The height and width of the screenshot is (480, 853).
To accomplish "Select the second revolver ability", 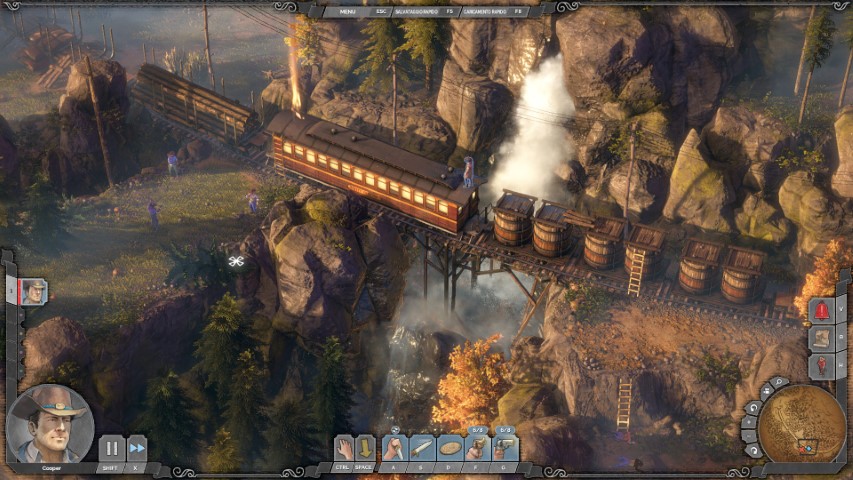I will click(x=506, y=448).
